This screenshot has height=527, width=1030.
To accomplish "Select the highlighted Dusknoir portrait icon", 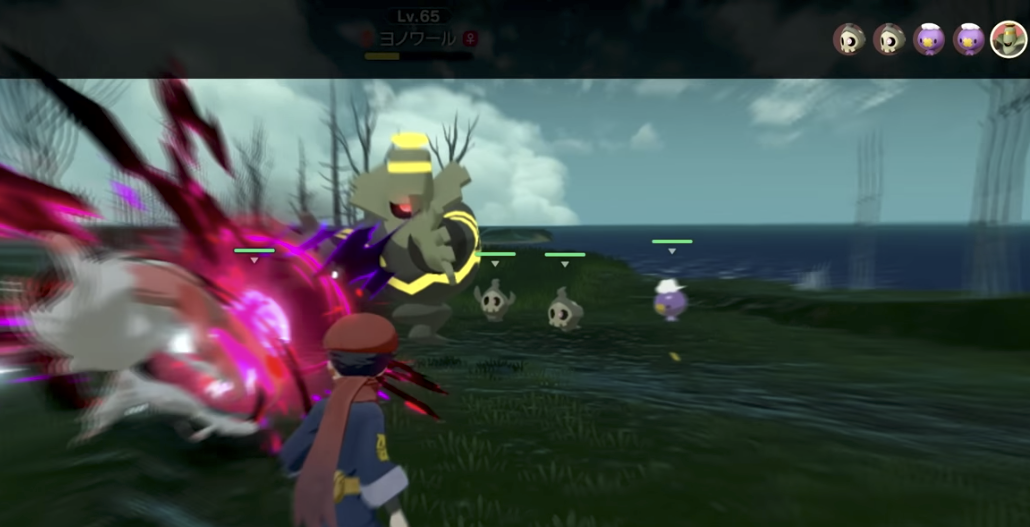I will (1008, 39).
